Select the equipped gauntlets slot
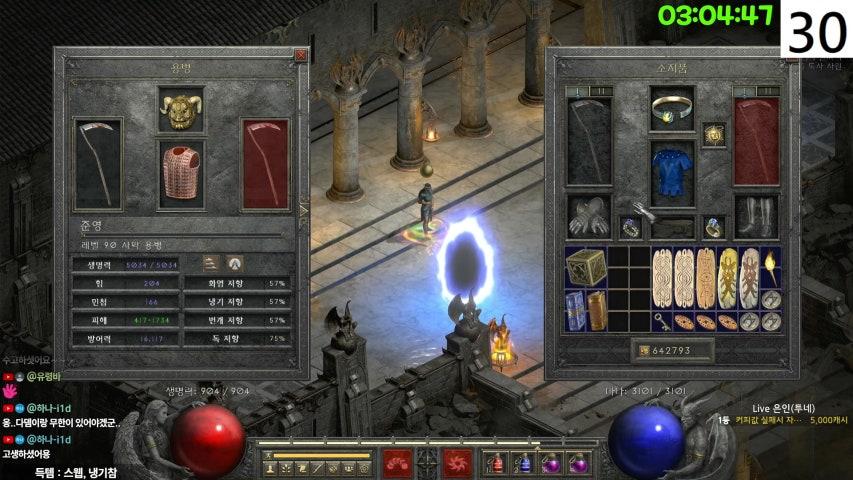853x480 pixels. [x=589, y=214]
